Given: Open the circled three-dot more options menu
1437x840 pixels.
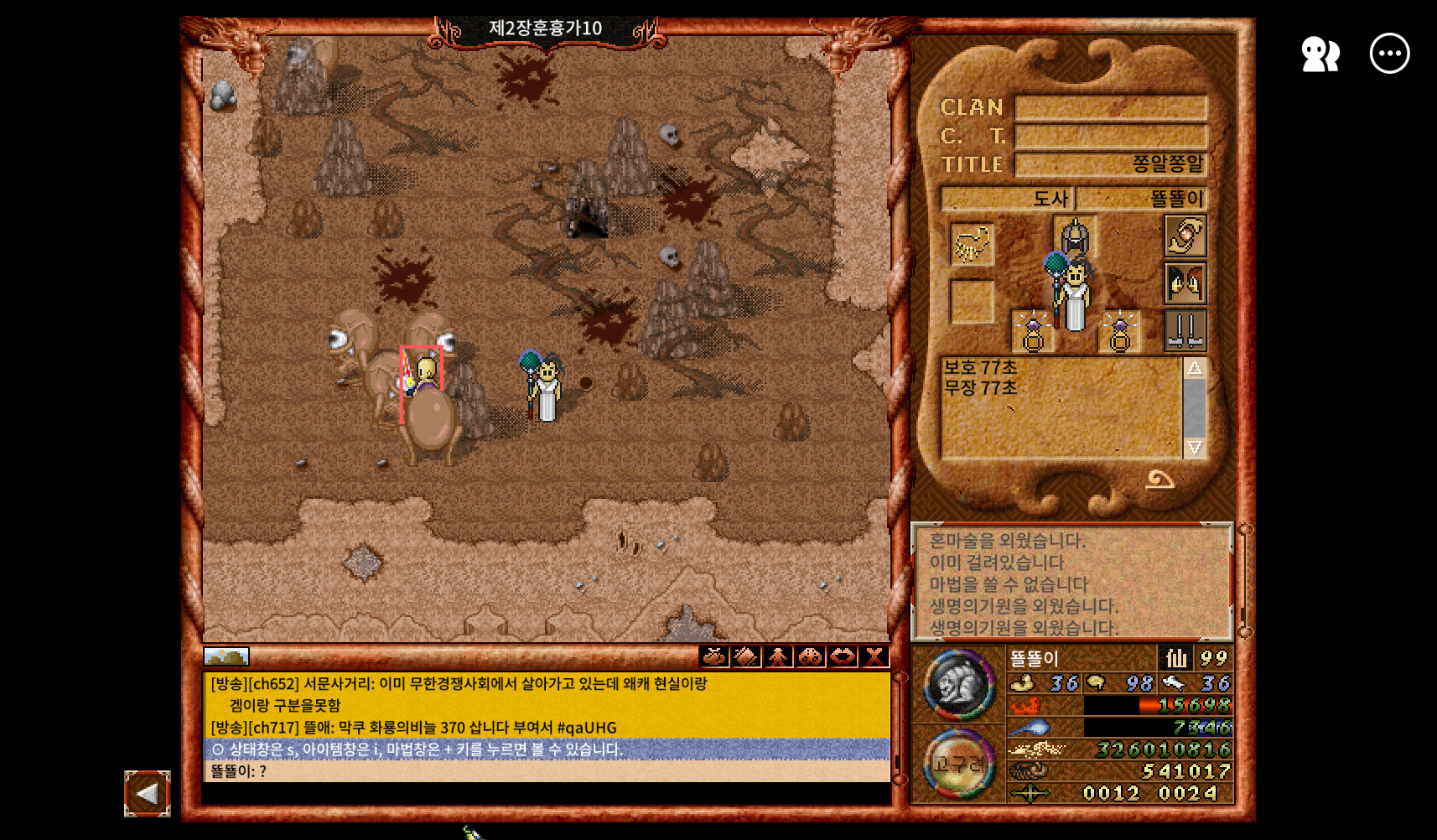Looking at the screenshot, I should coord(1389,54).
